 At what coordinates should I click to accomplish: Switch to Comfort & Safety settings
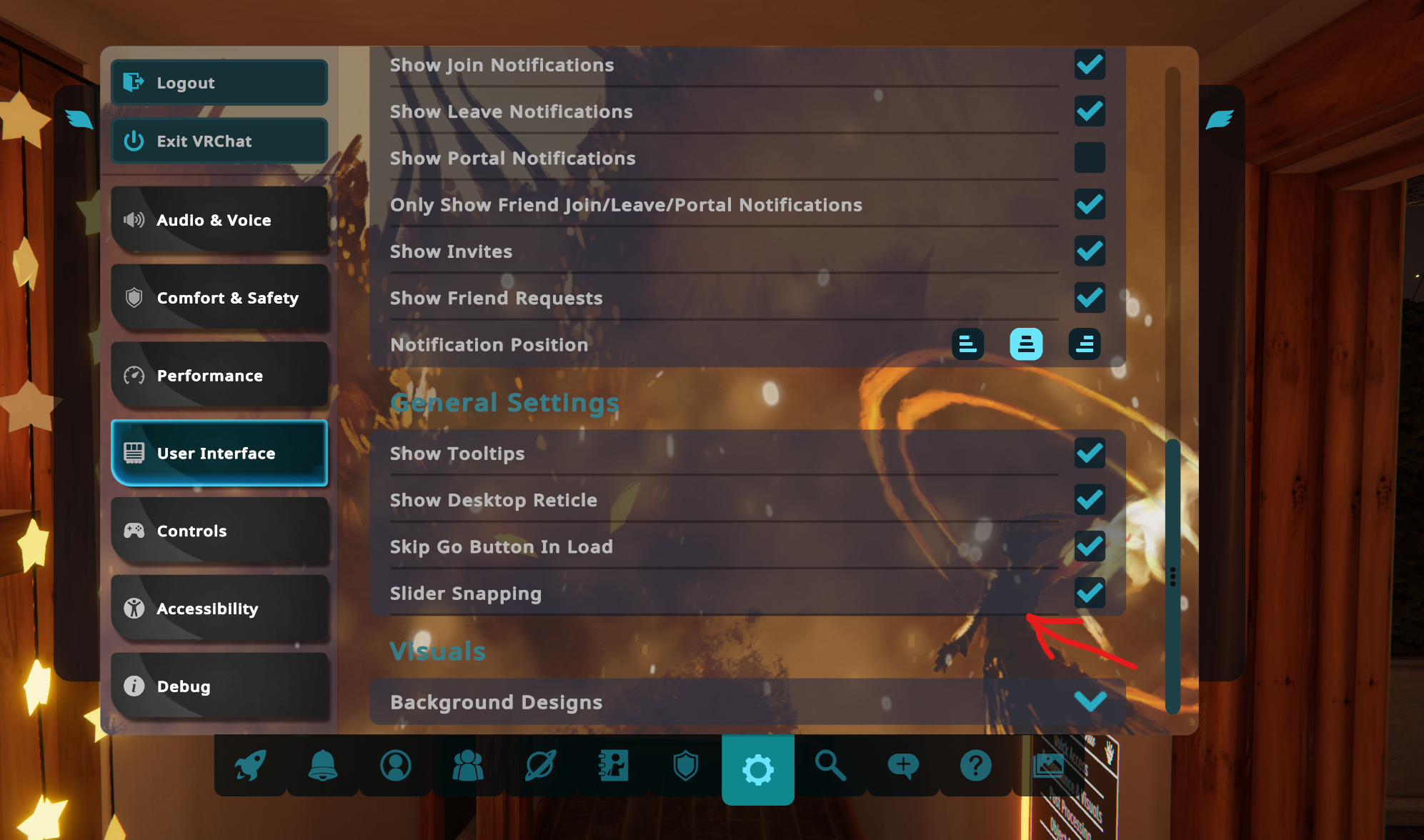219,298
